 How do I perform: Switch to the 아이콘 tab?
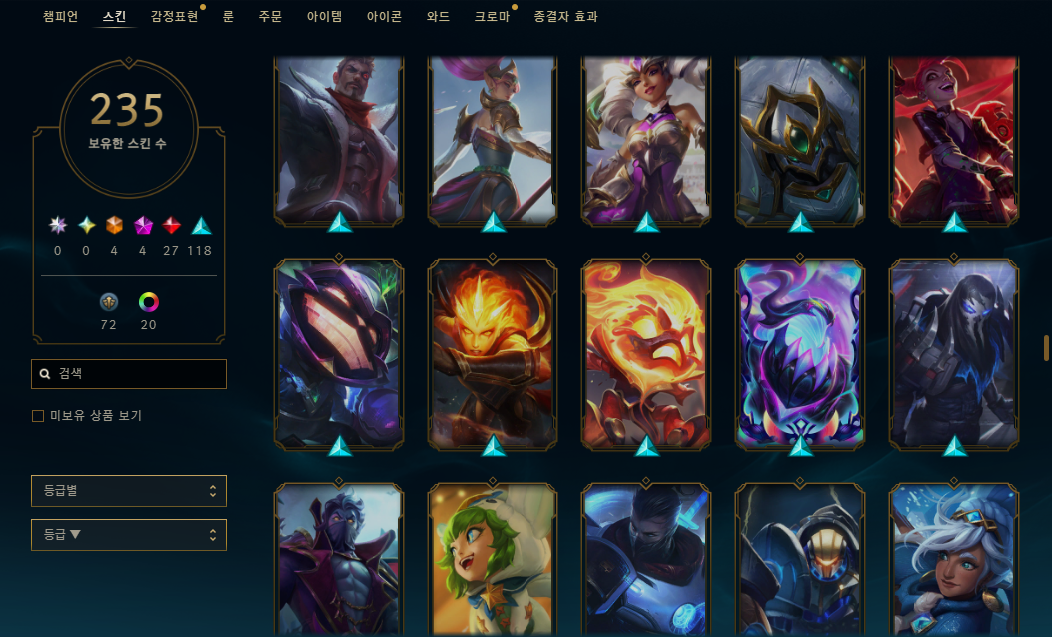click(x=384, y=17)
